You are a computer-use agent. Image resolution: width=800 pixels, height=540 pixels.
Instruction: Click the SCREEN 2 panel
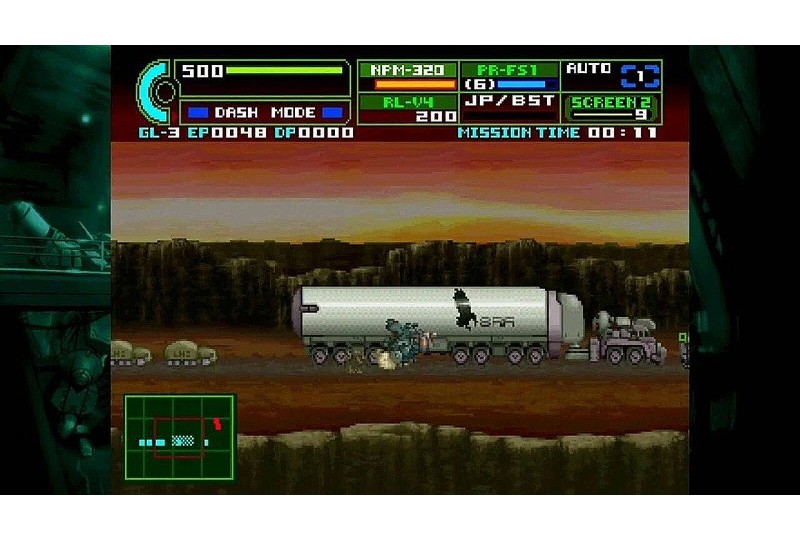point(611,108)
